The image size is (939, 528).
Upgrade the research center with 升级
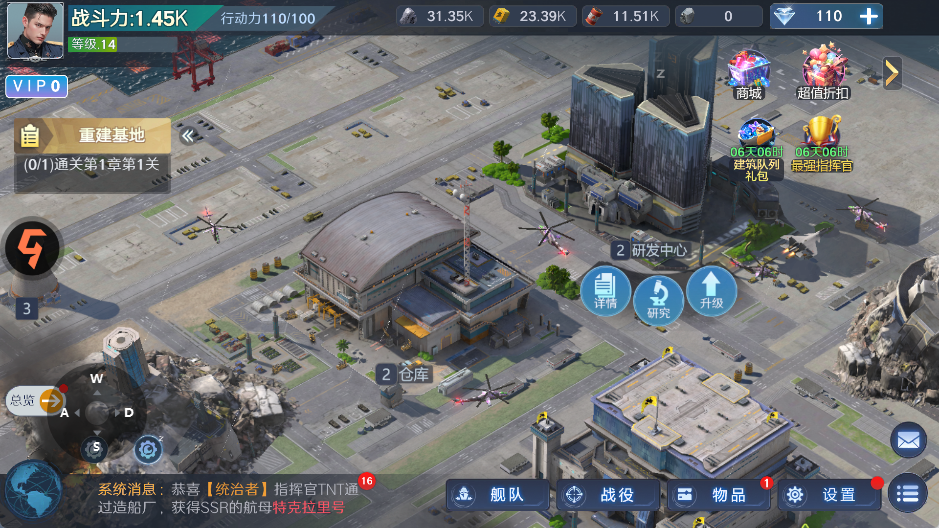coord(711,291)
